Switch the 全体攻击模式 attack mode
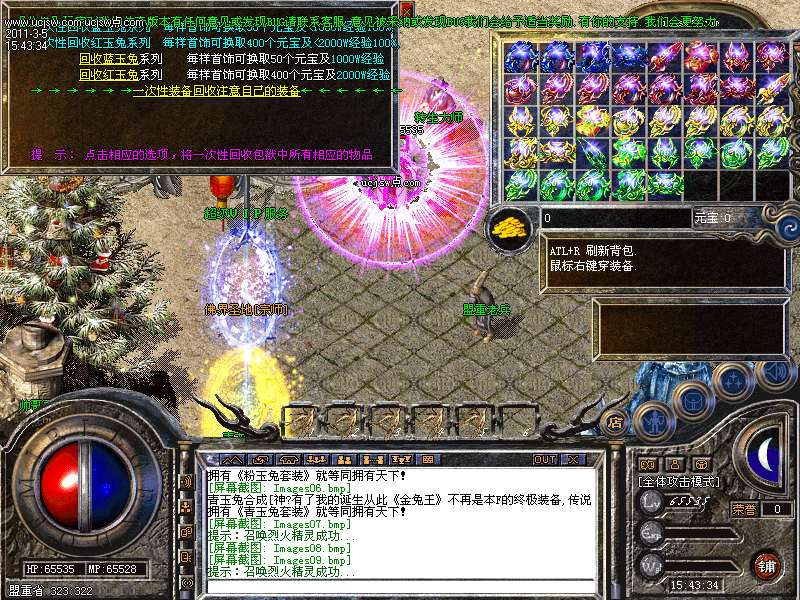Viewport: 800px width, 600px height. (679, 482)
